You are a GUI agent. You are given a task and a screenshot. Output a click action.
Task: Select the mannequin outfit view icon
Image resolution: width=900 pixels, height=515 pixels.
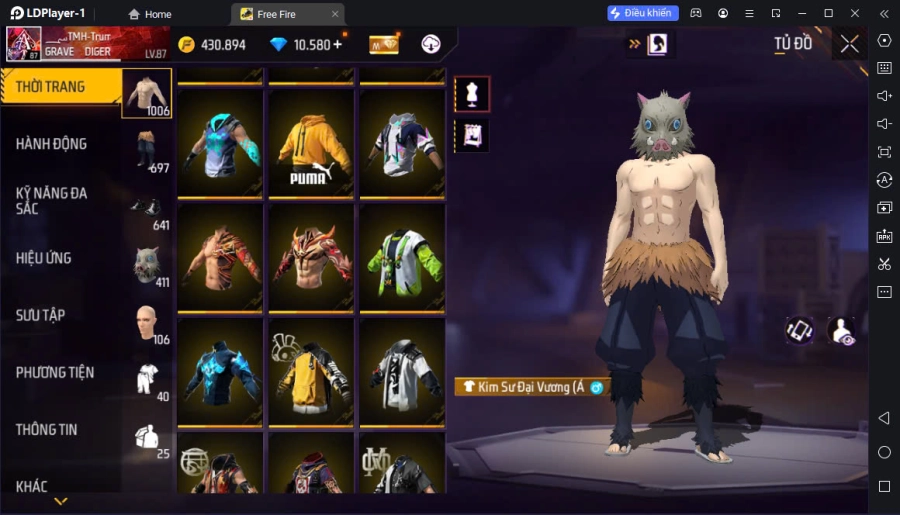pyautogui.click(x=472, y=94)
